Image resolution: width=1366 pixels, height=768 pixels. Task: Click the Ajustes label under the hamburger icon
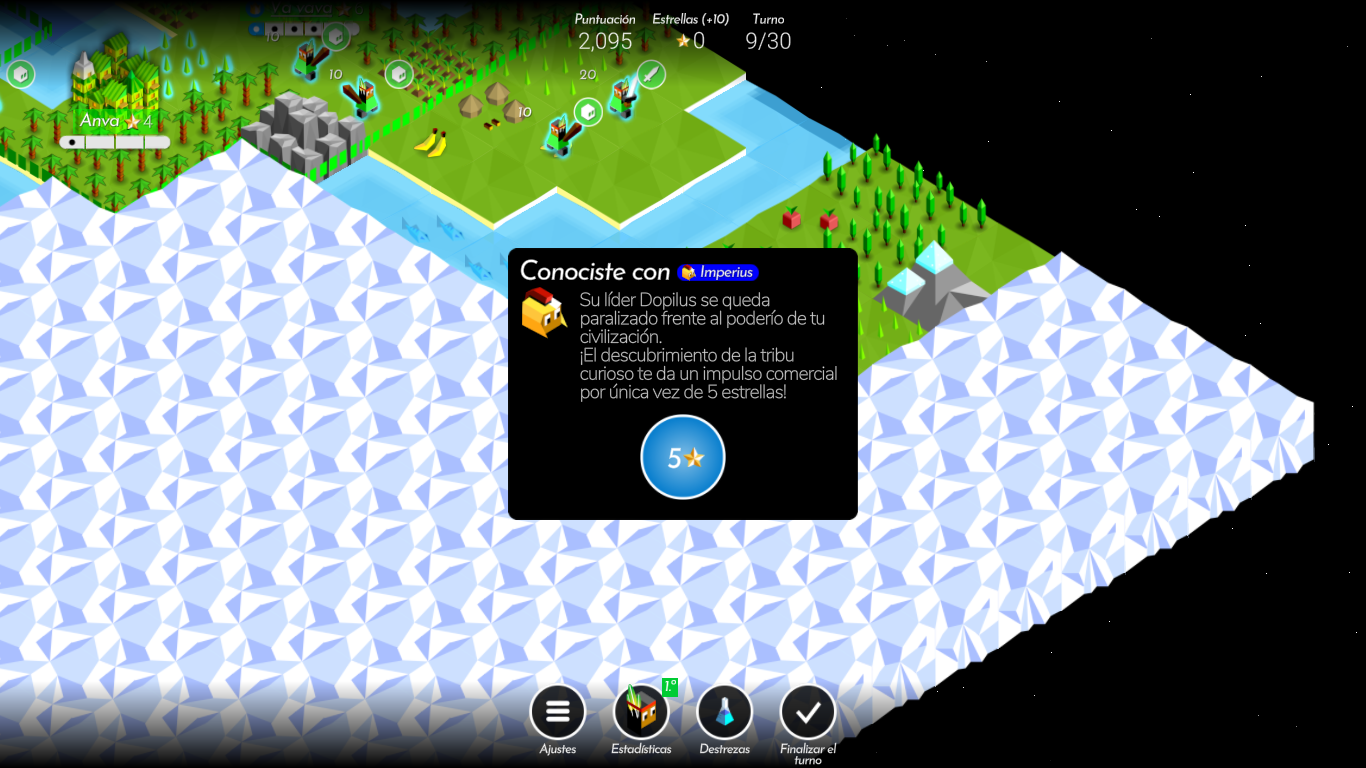557,747
